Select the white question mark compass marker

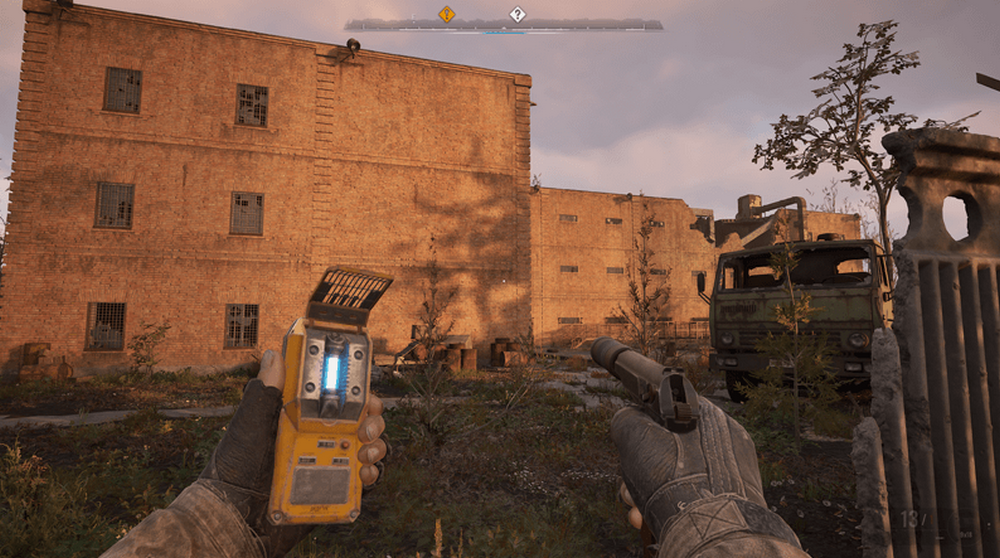517,14
